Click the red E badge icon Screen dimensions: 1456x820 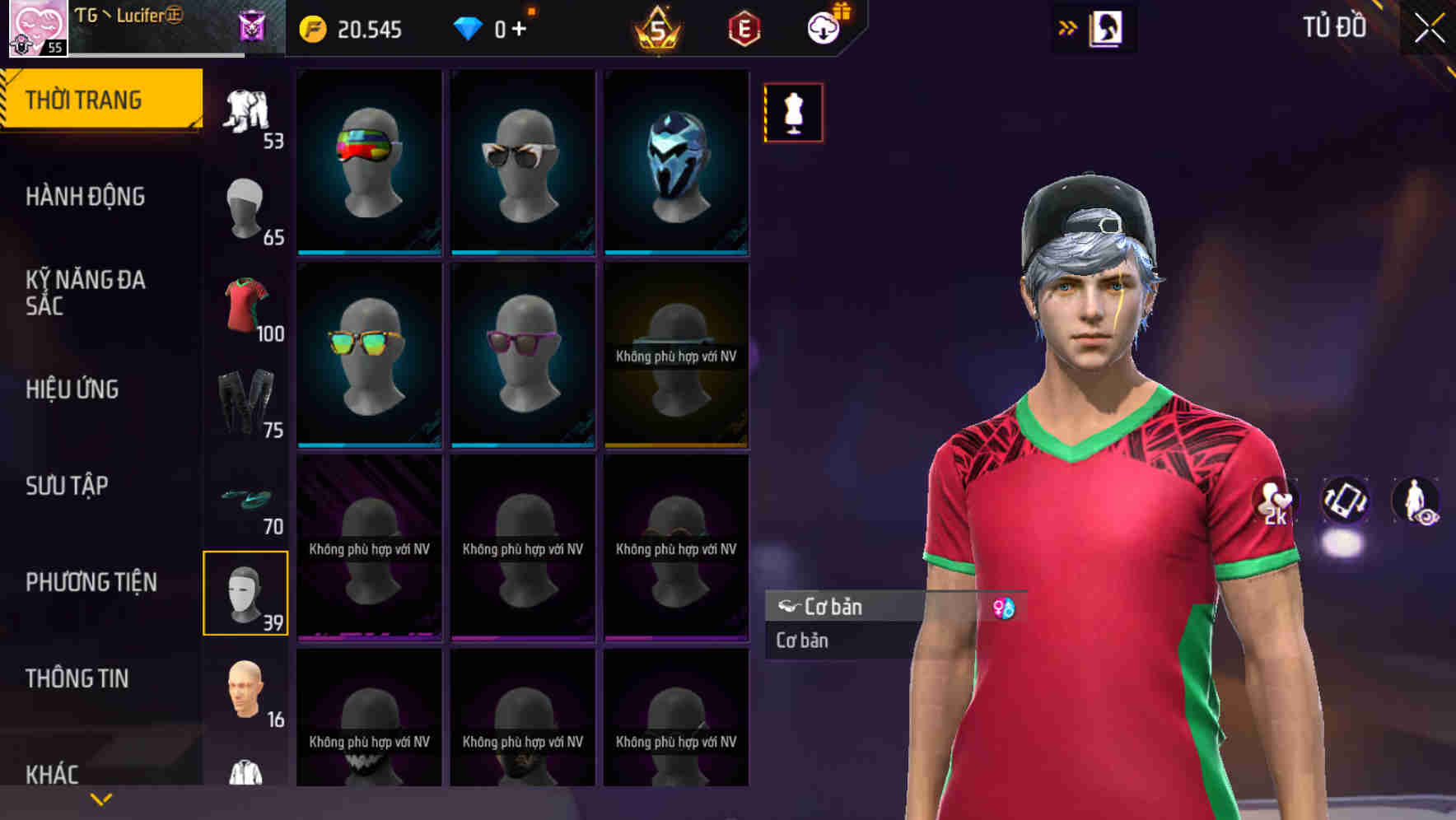tap(743, 28)
